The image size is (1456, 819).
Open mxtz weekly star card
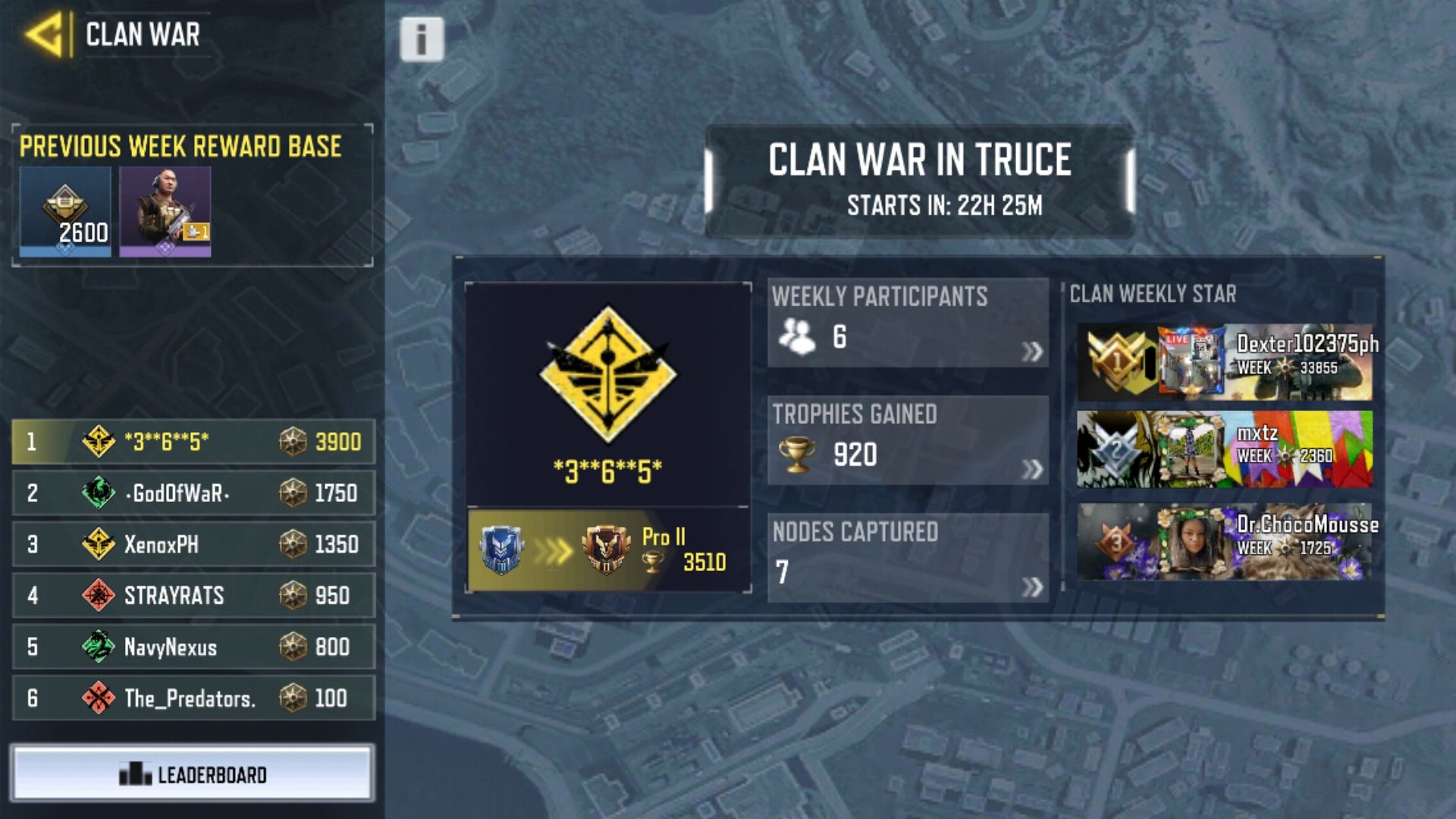point(1224,449)
